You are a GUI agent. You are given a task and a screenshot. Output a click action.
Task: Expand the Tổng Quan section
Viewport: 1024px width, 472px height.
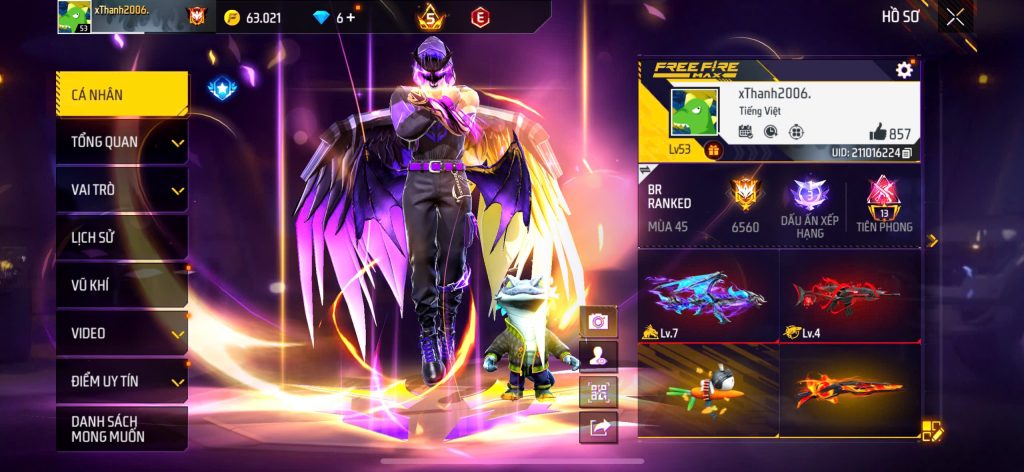point(121,142)
